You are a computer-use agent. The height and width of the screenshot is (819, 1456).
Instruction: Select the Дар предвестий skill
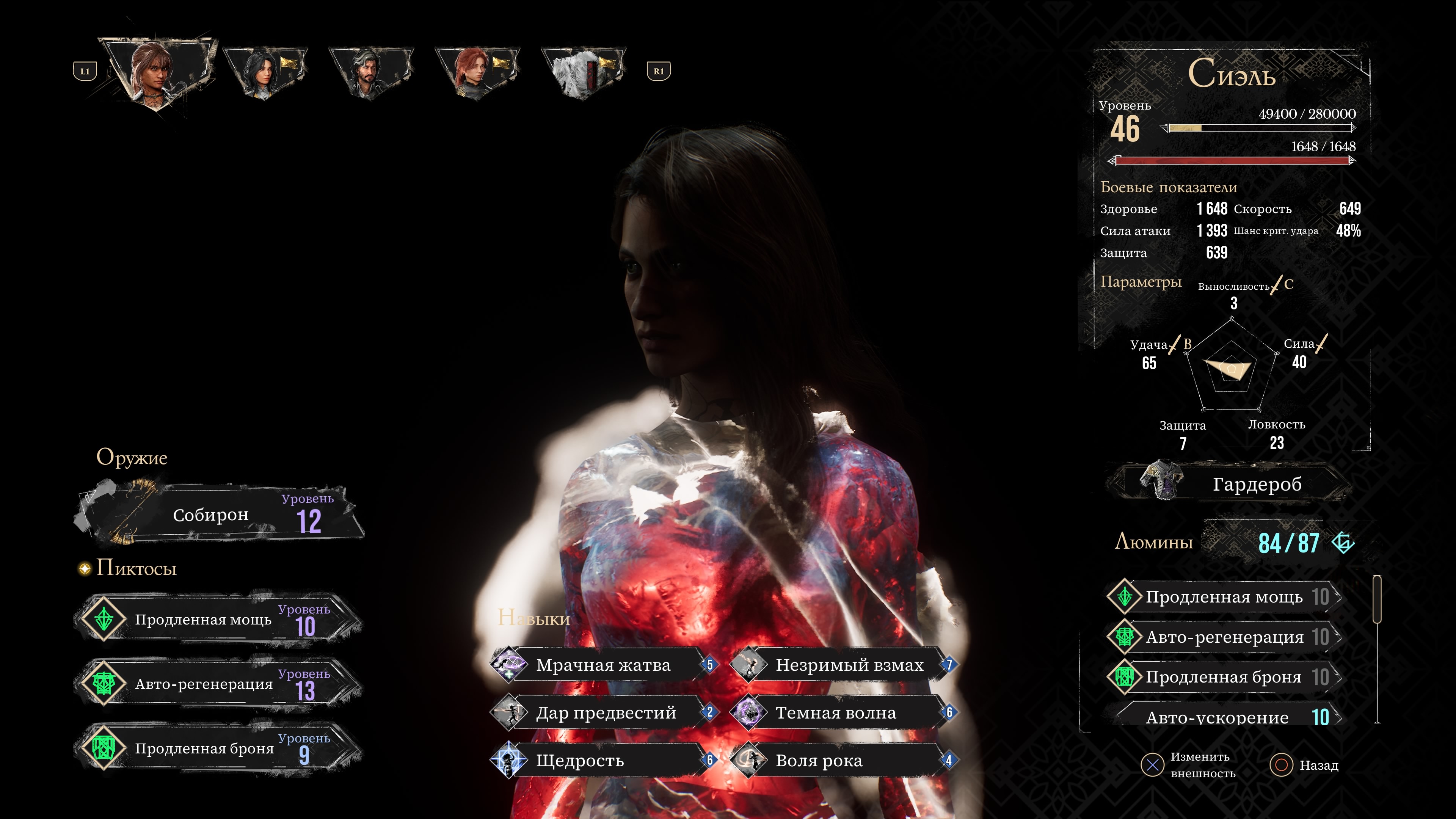602,713
